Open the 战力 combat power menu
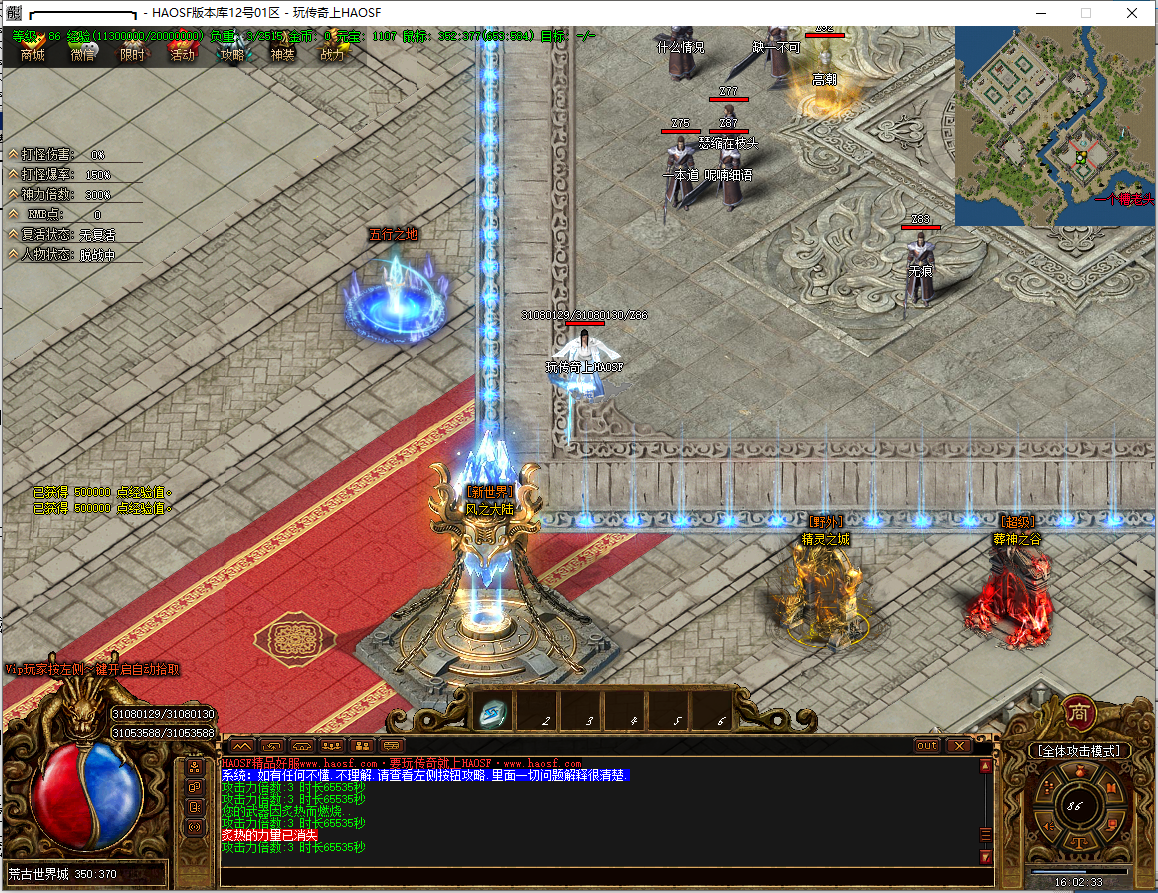This screenshot has width=1158, height=893. click(x=332, y=54)
